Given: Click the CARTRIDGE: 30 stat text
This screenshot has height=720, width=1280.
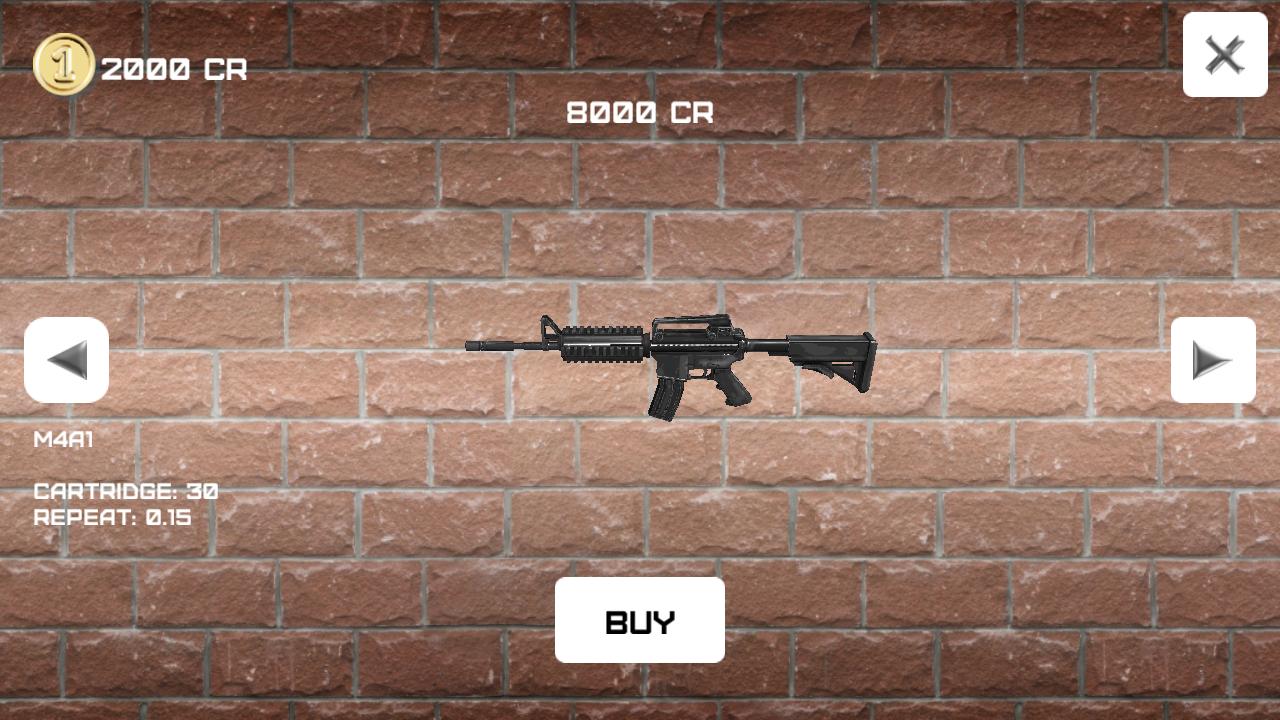Looking at the screenshot, I should pyautogui.click(x=125, y=491).
